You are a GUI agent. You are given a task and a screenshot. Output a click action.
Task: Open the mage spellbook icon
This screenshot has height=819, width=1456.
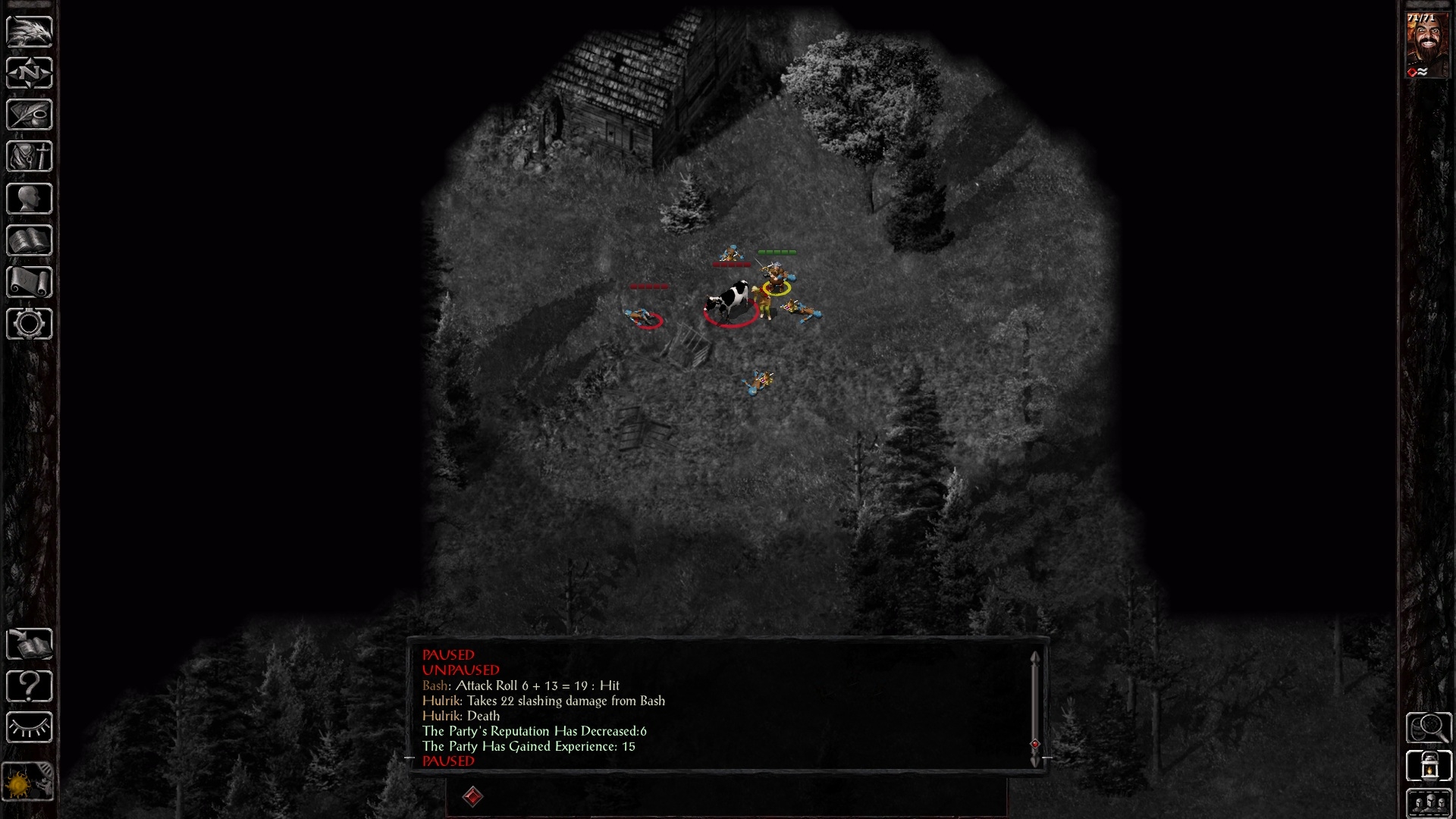pyautogui.click(x=30, y=240)
